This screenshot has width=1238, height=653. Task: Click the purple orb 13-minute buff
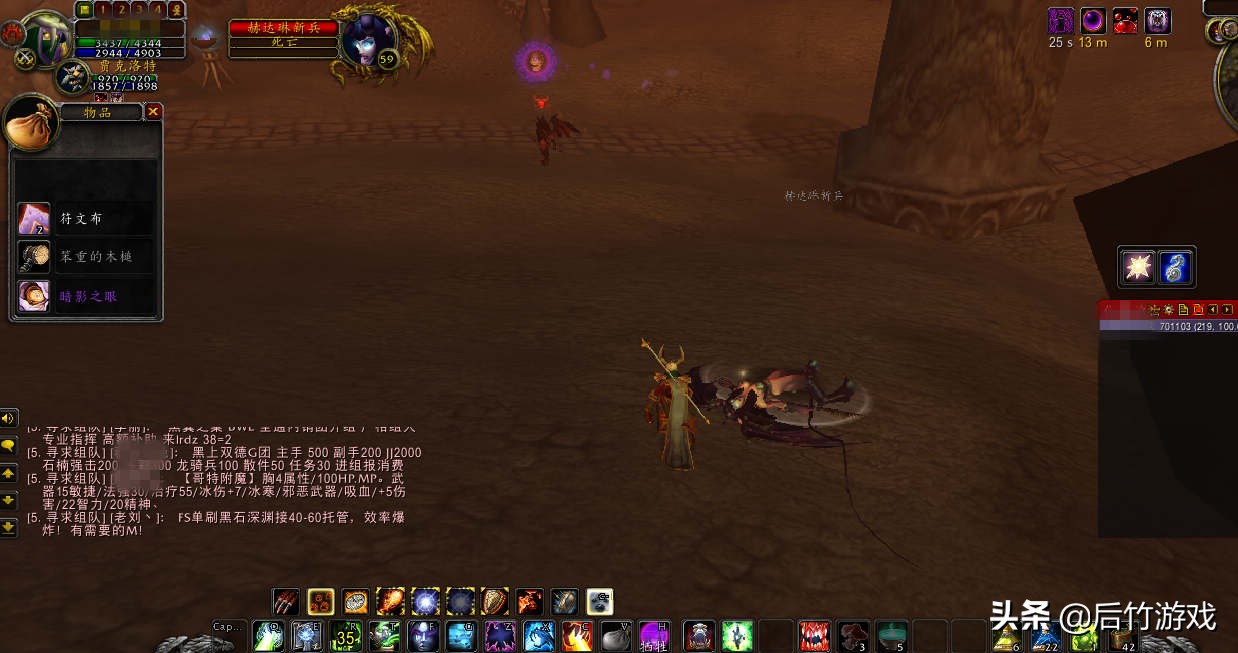1093,20
